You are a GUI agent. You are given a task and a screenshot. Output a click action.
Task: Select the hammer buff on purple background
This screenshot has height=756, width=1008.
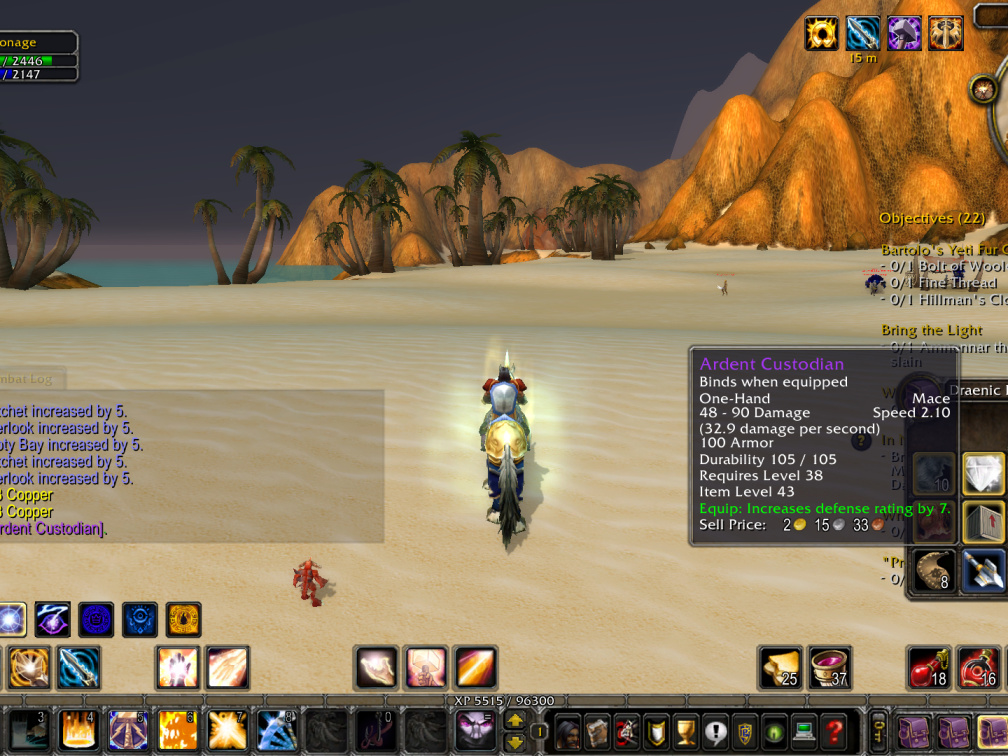[x=904, y=33]
